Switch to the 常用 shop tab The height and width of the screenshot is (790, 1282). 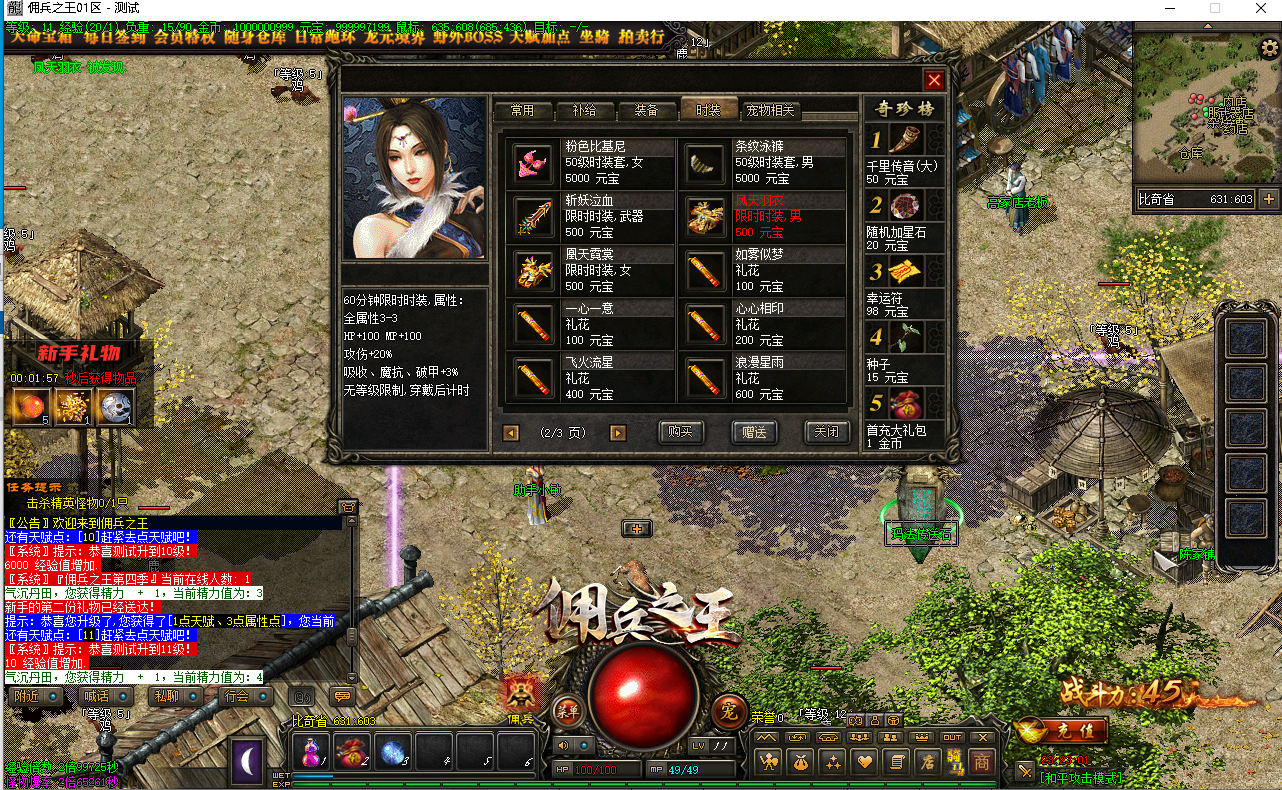(522, 111)
